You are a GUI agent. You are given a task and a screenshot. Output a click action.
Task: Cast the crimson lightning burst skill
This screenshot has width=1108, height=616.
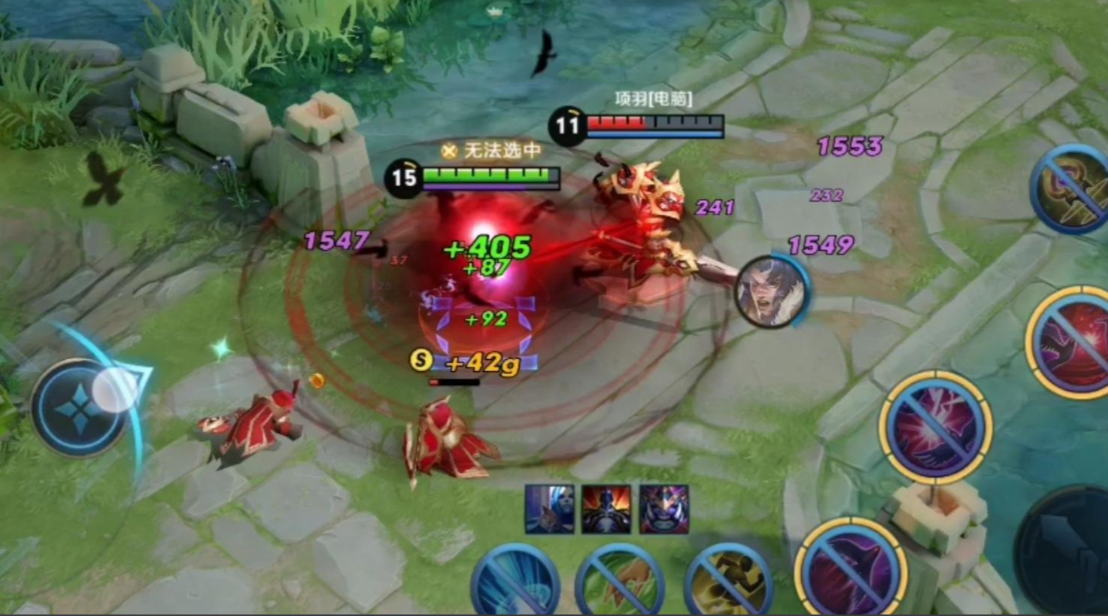(935, 427)
